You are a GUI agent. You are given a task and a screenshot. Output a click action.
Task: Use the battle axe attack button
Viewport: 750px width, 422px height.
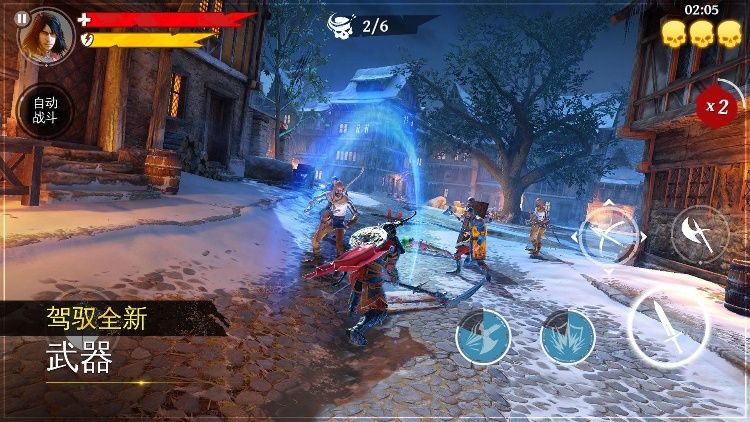tap(699, 236)
